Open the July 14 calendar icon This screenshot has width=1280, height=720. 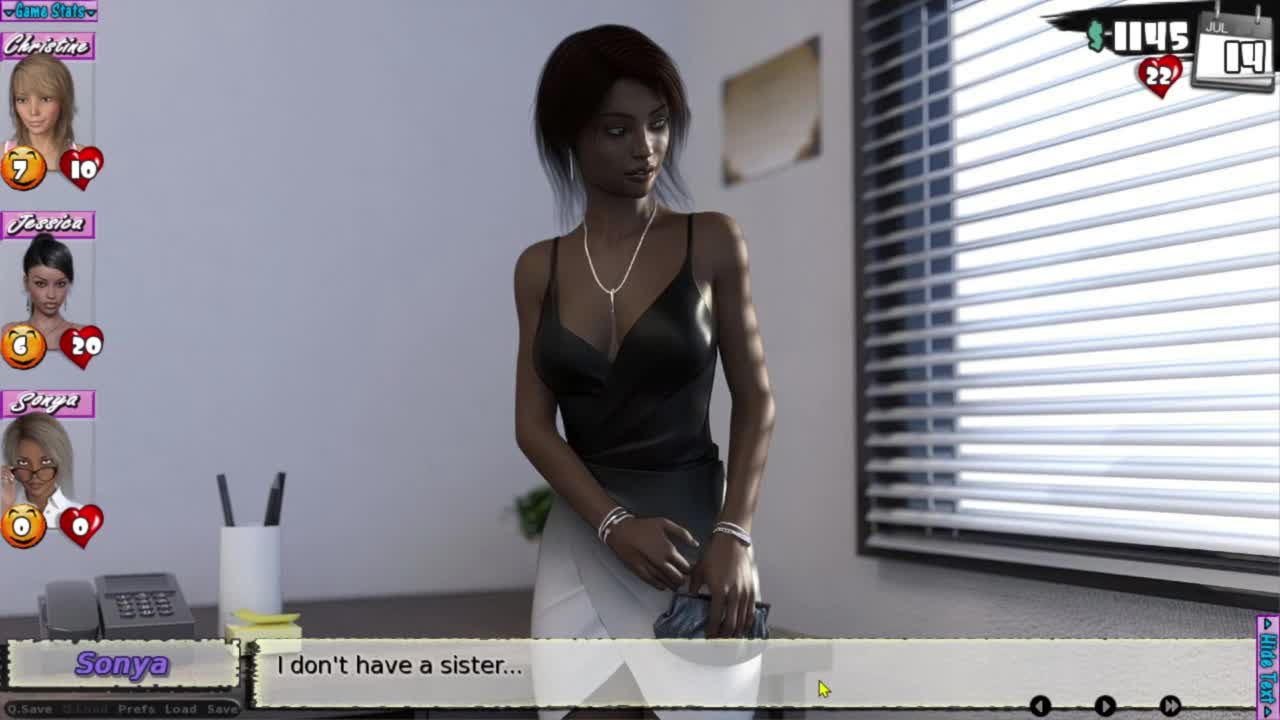click(1236, 50)
